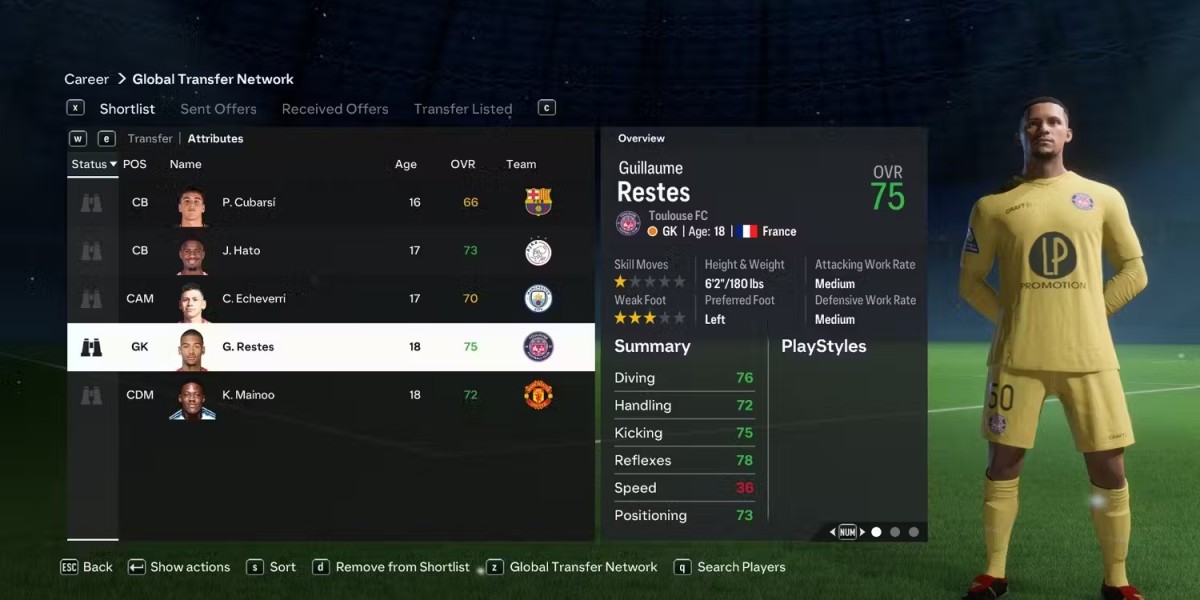Pick the C. Echeverri player row
This screenshot has width=1200, height=600.
(x=330, y=298)
